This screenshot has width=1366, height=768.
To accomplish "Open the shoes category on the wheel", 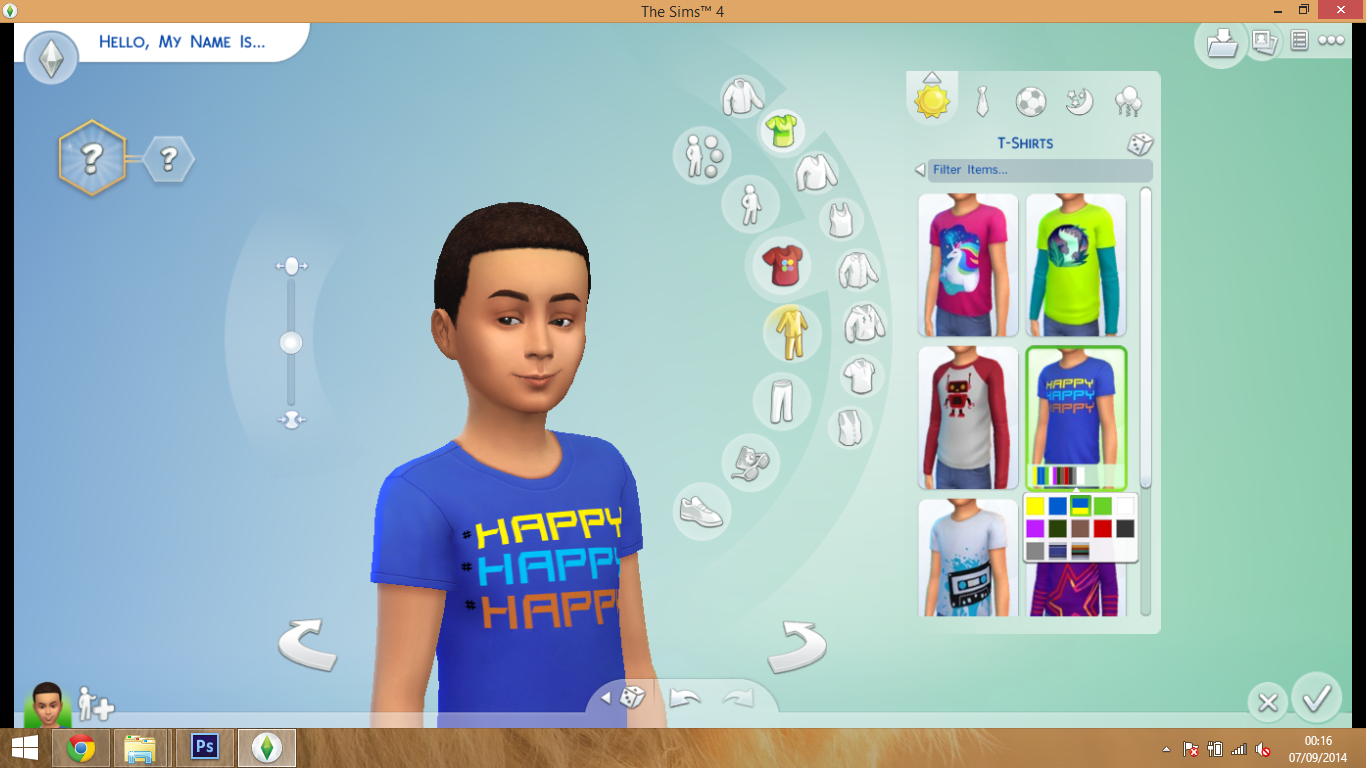I will click(703, 512).
